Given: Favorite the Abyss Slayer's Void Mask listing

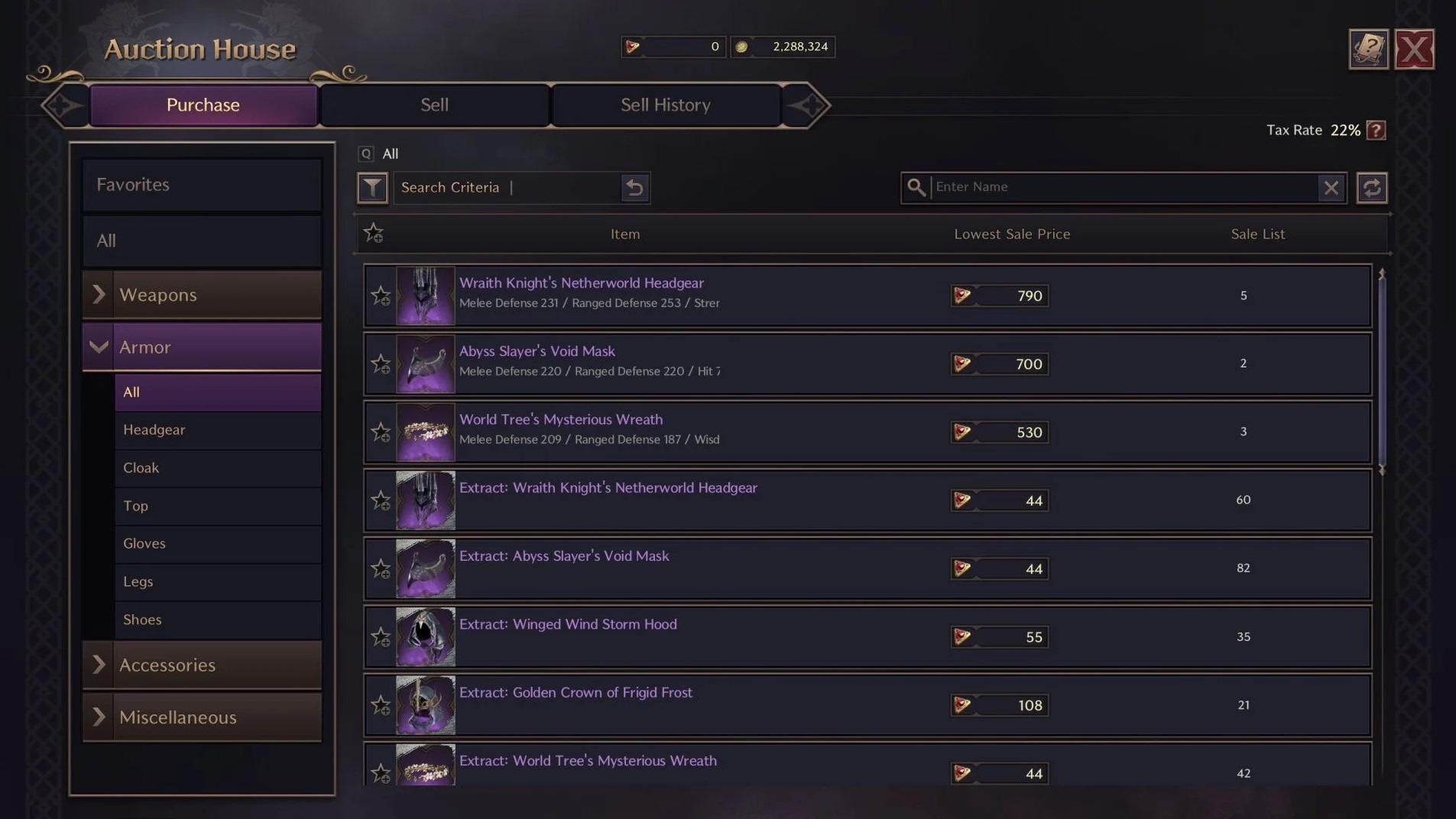Looking at the screenshot, I should 380,364.
